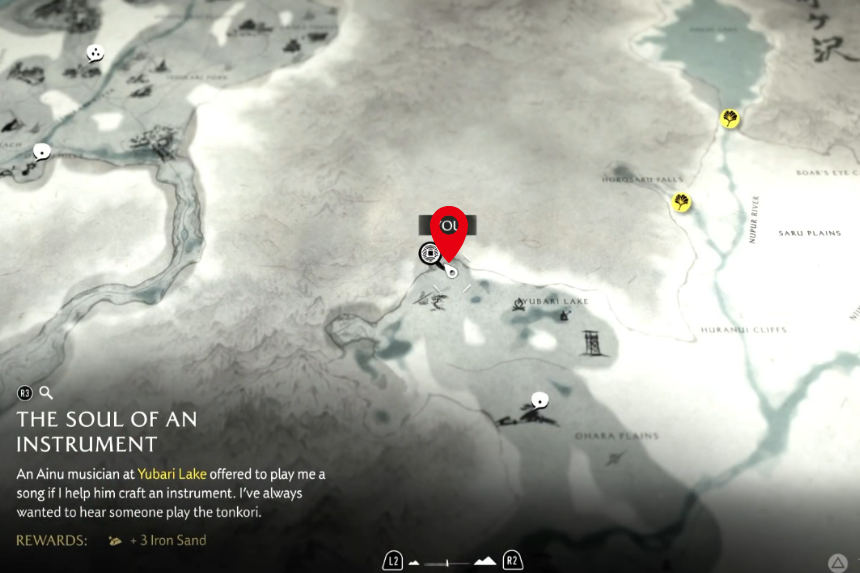Screen dimensions: 860x573
Task: Select The Soul of an Instrument quest title
Action: 106,431
